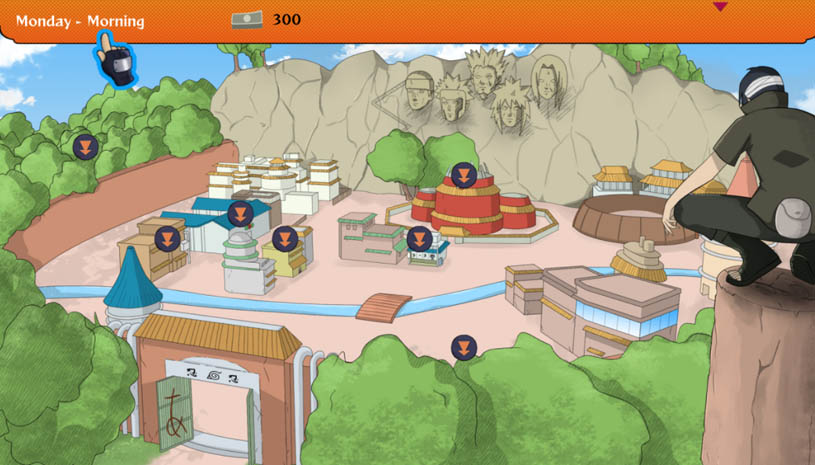This screenshot has width=815, height=465.
Task: Choose the marker in the hillside forest treetops
Action: pyautogui.click(x=85, y=147)
